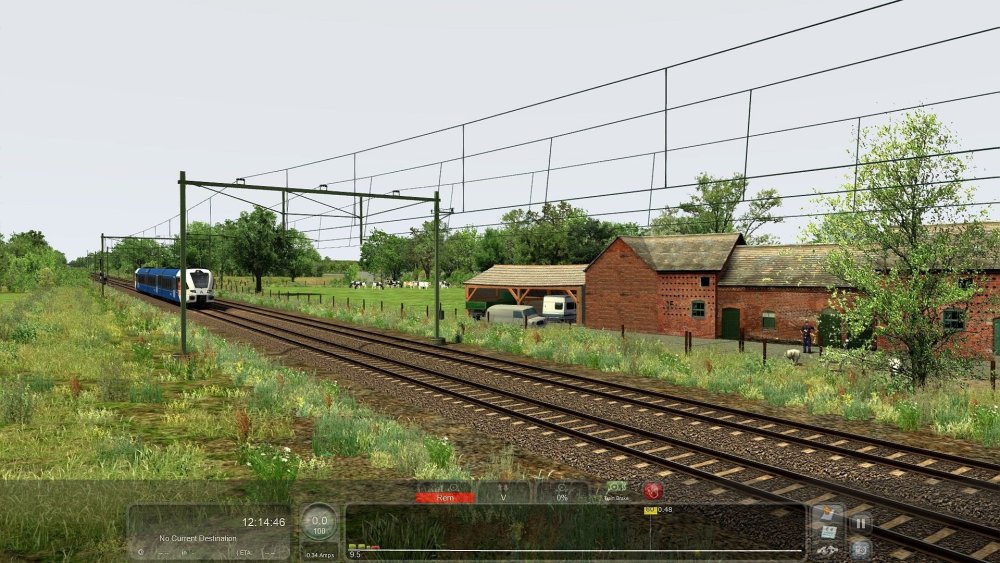Viewport: 1000px width, 563px height.
Task: Open the task list icon with orange badge
Action: tap(826, 514)
